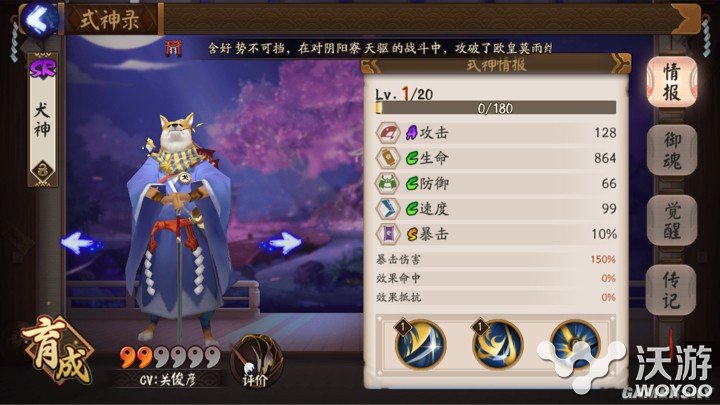Select the 速度 speed stat row
The height and width of the screenshot is (405, 720).
click(x=495, y=209)
